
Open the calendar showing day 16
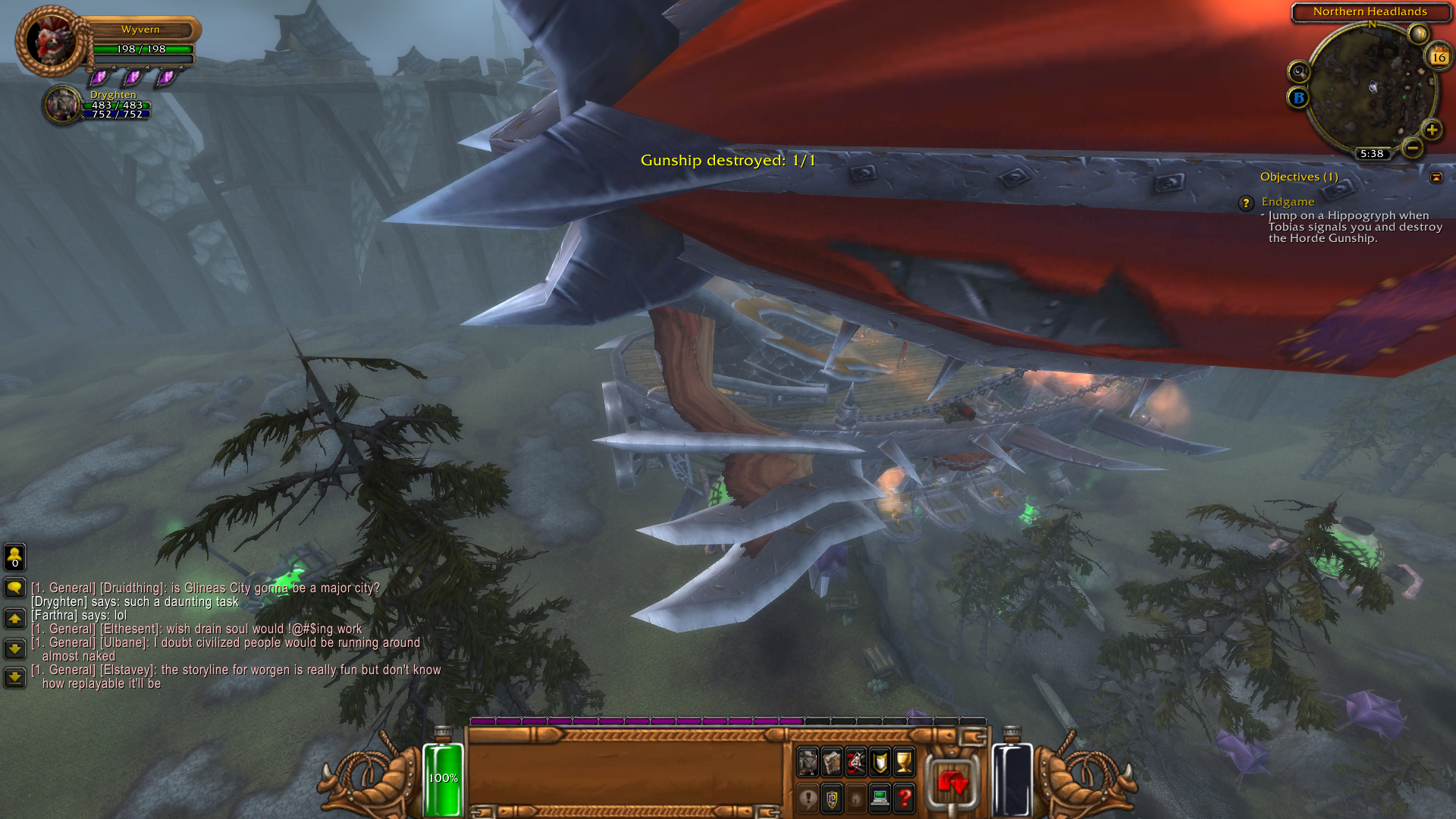pos(1439,57)
